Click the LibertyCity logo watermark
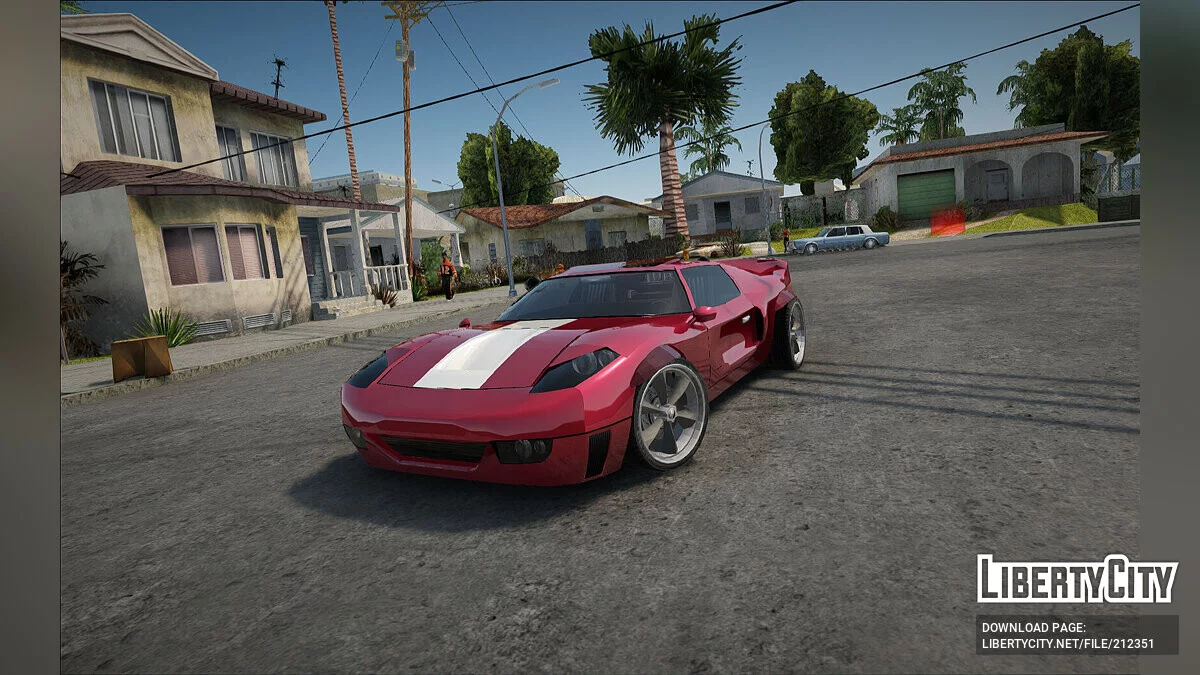 coord(1077,579)
